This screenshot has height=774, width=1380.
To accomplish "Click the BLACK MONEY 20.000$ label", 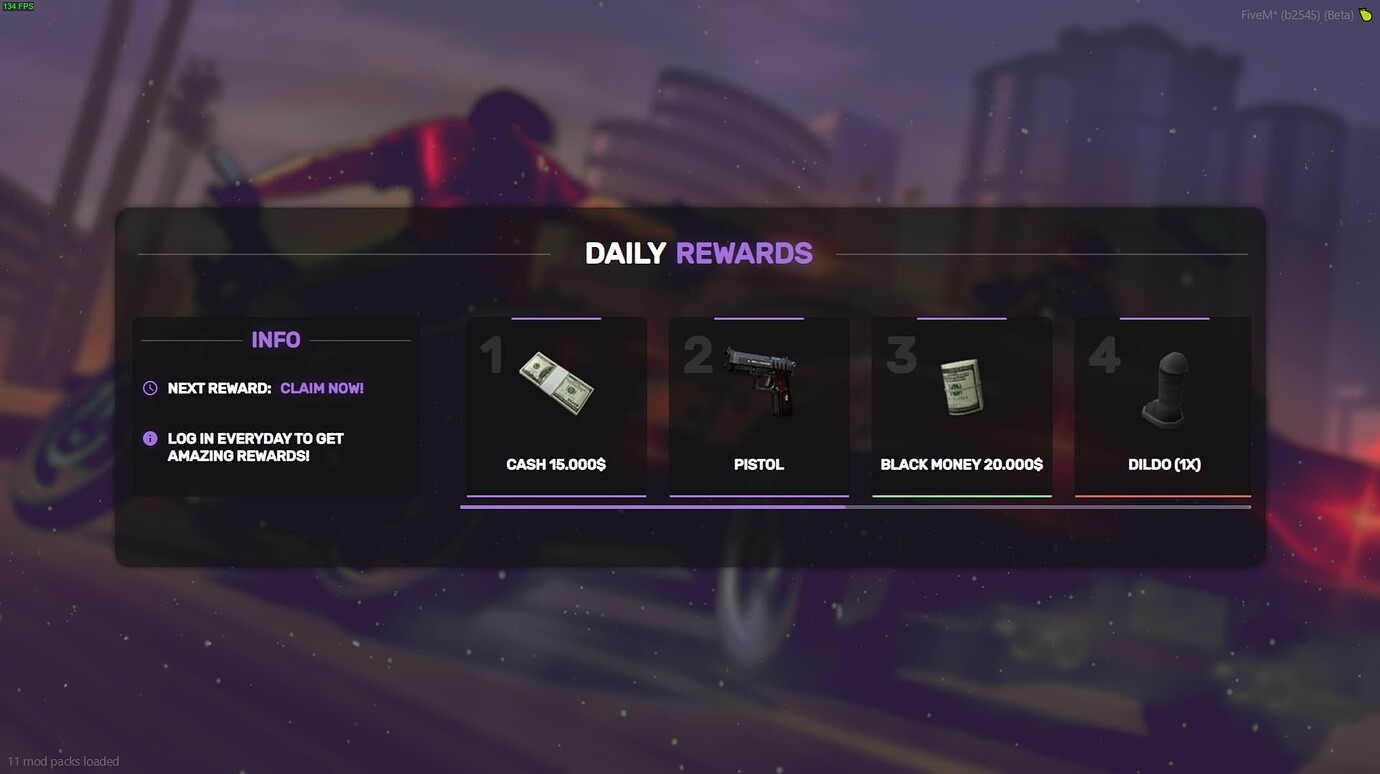I will pos(961,464).
